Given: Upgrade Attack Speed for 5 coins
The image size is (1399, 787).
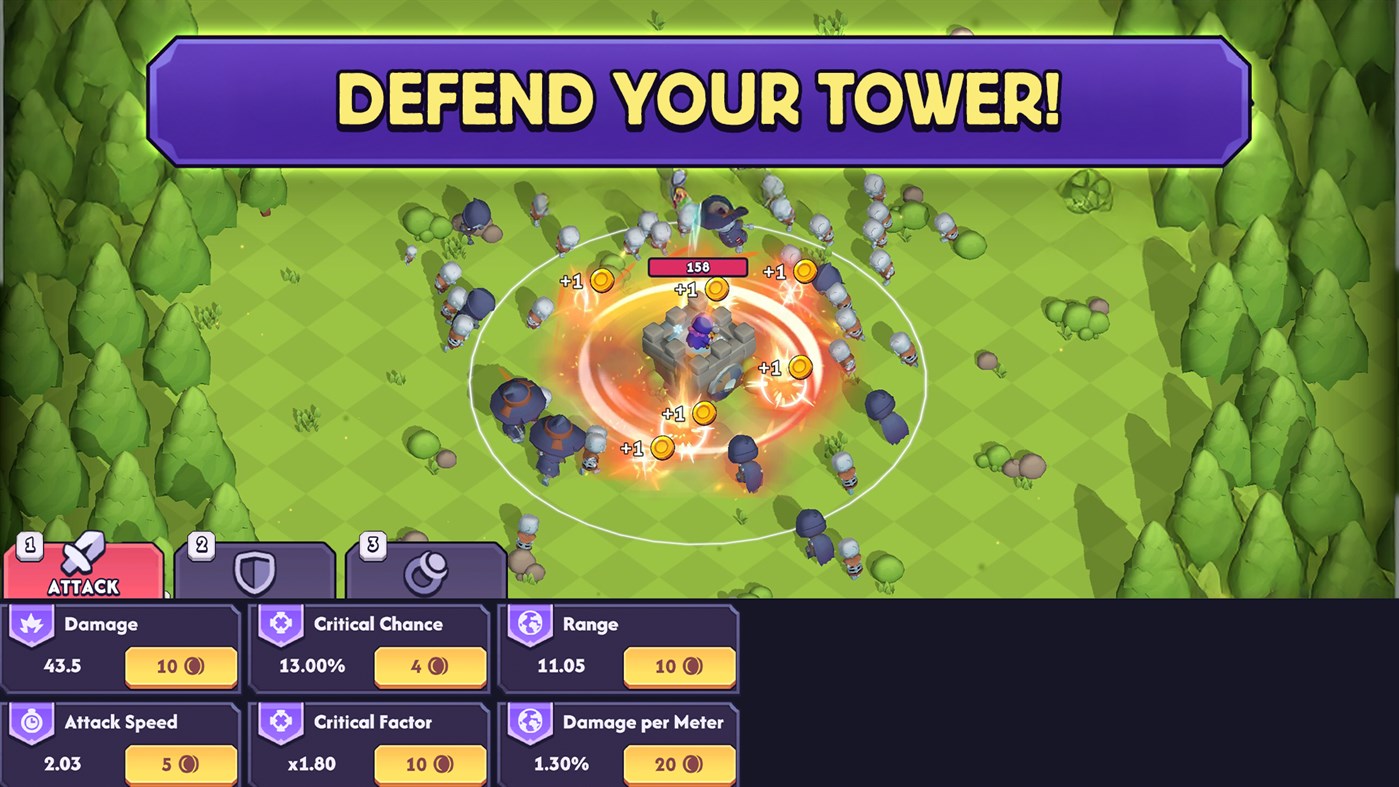Looking at the screenshot, I should (x=181, y=764).
